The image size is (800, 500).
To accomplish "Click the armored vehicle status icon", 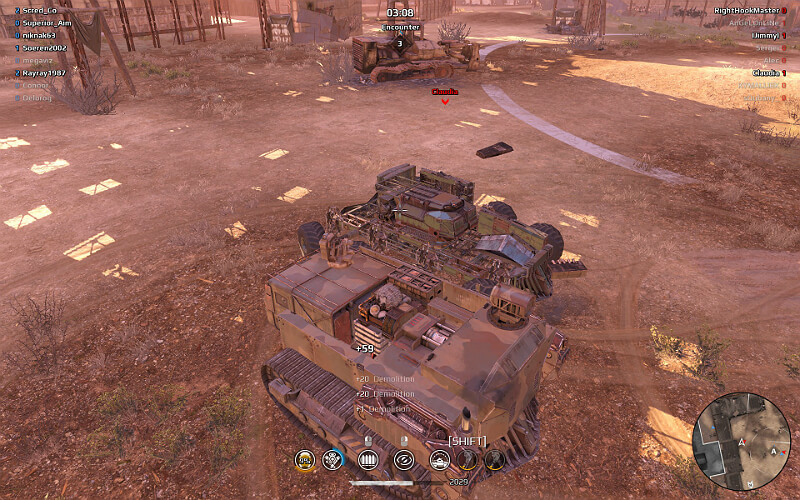I will [439, 460].
